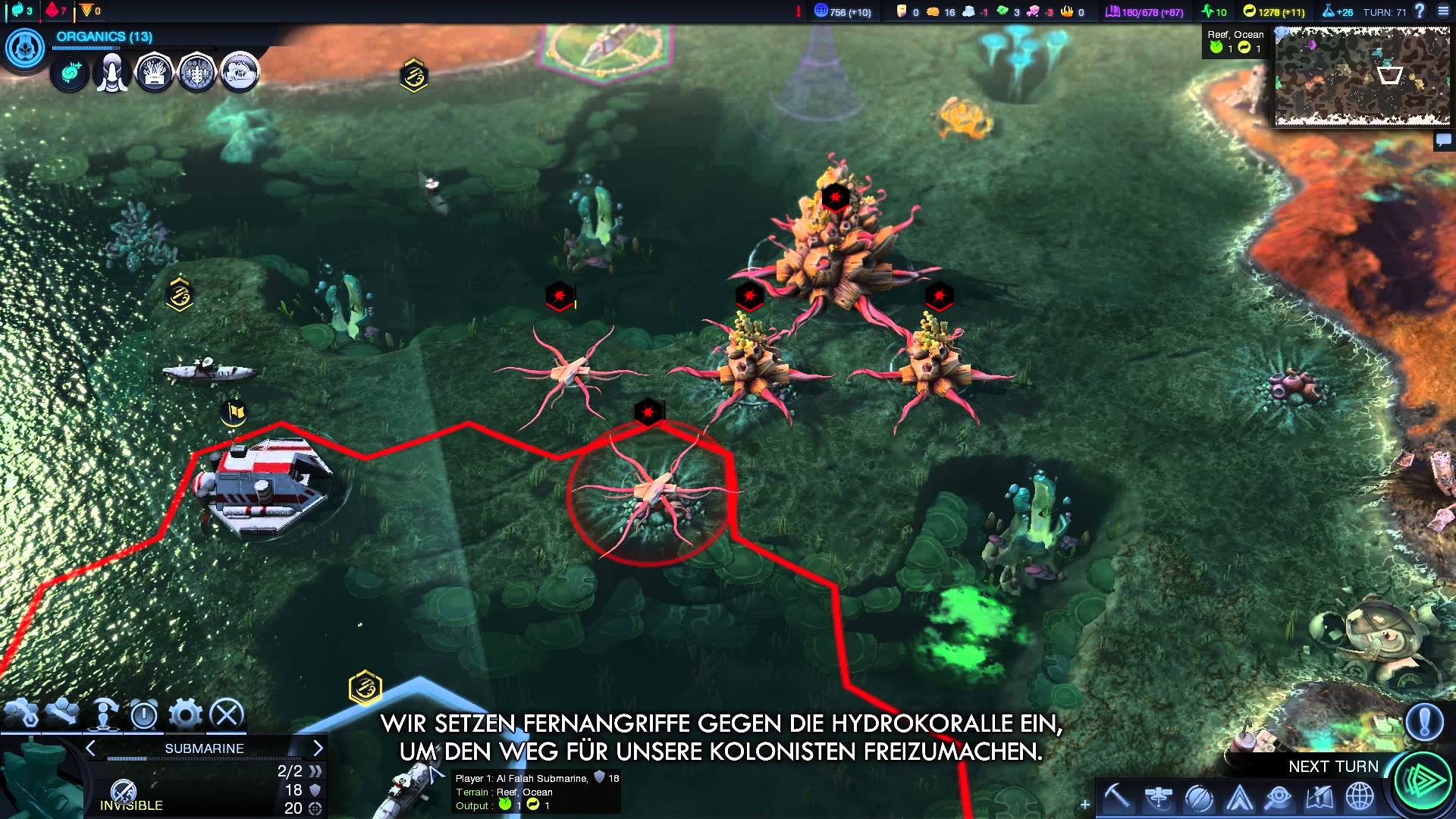This screenshot has height=819, width=1456.
Task: Open the diplomacy globe icon
Action: tap(1360, 799)
